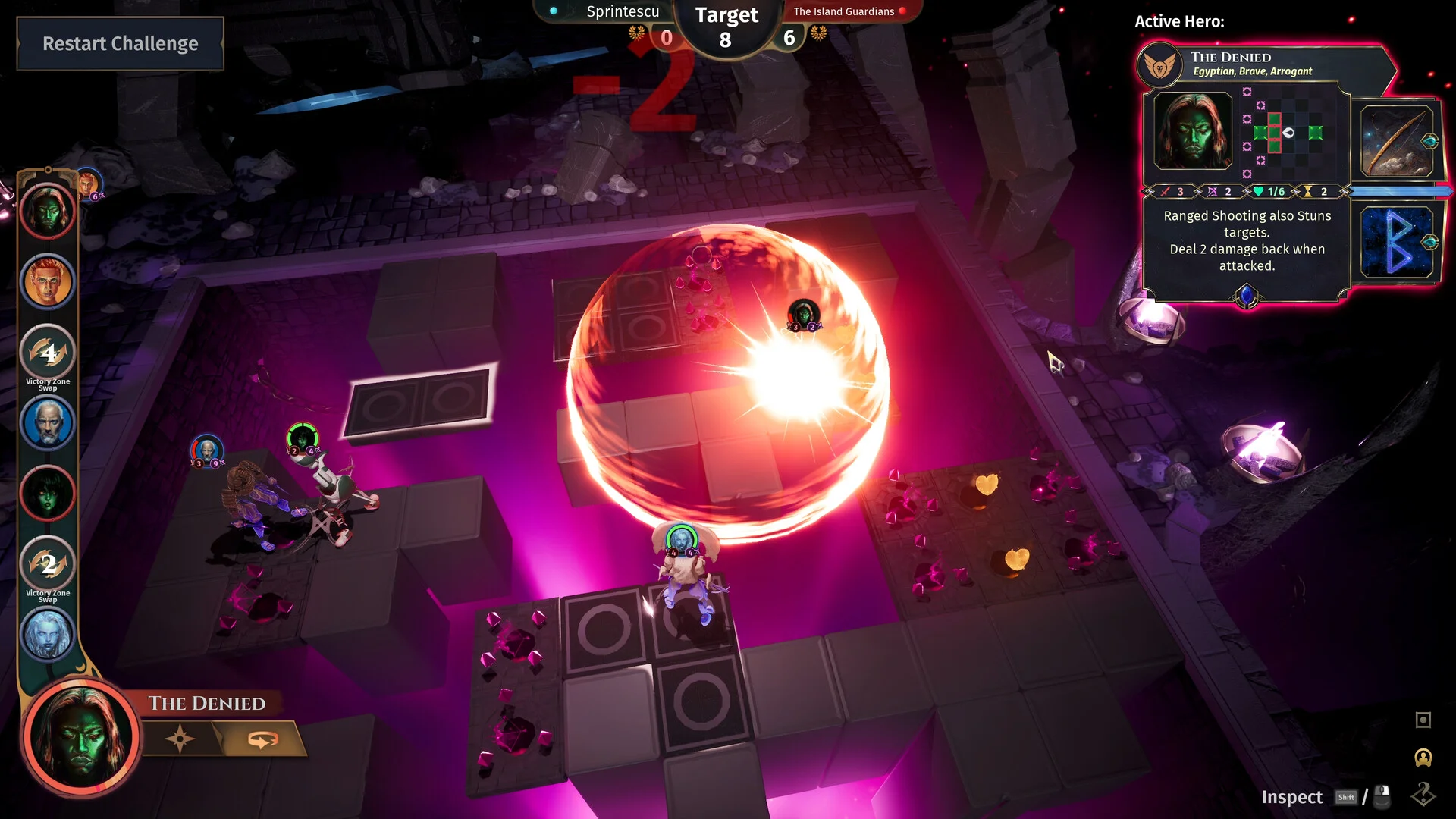This screenshot has height=819, width=1456.
Task: Click the Victory Zone Swap 2 marker
Action: point(48,564)
